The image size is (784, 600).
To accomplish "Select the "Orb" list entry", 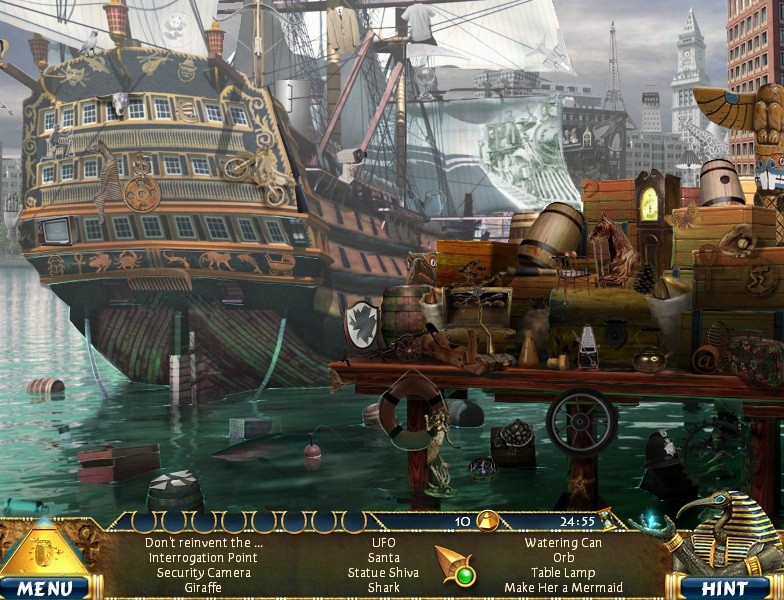I will click(563, 558).
